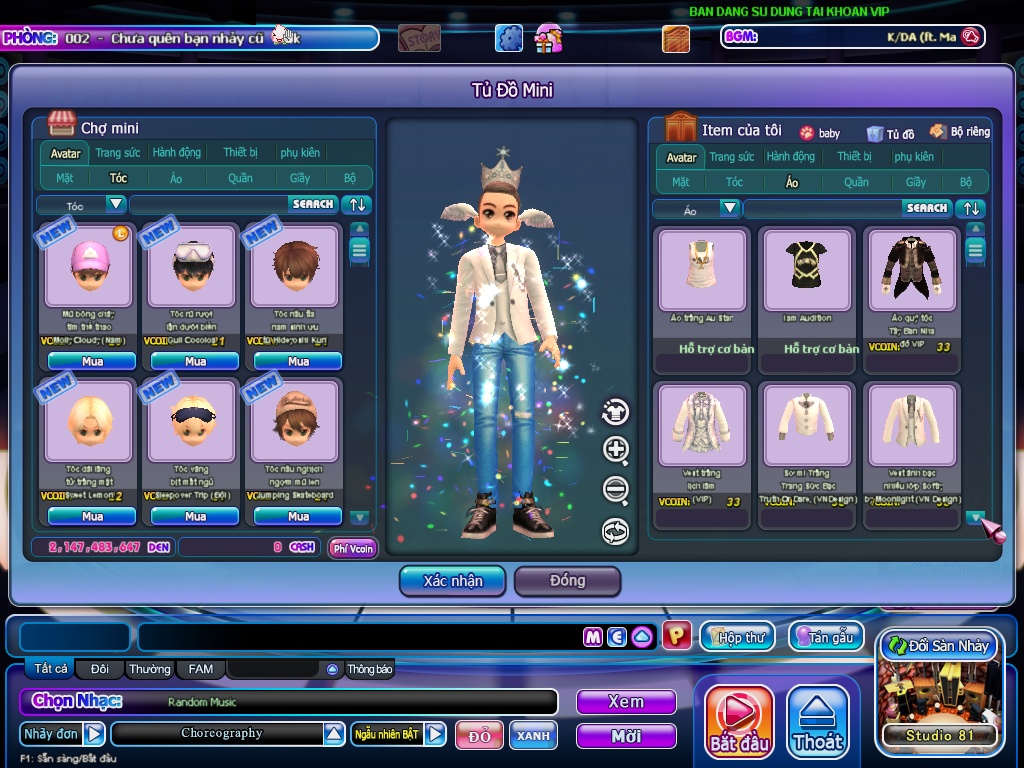This screenshot has height=768, width=1024.
Task: Select the Quần tab in Item của tôi
Action: click(x=856, y=182)
